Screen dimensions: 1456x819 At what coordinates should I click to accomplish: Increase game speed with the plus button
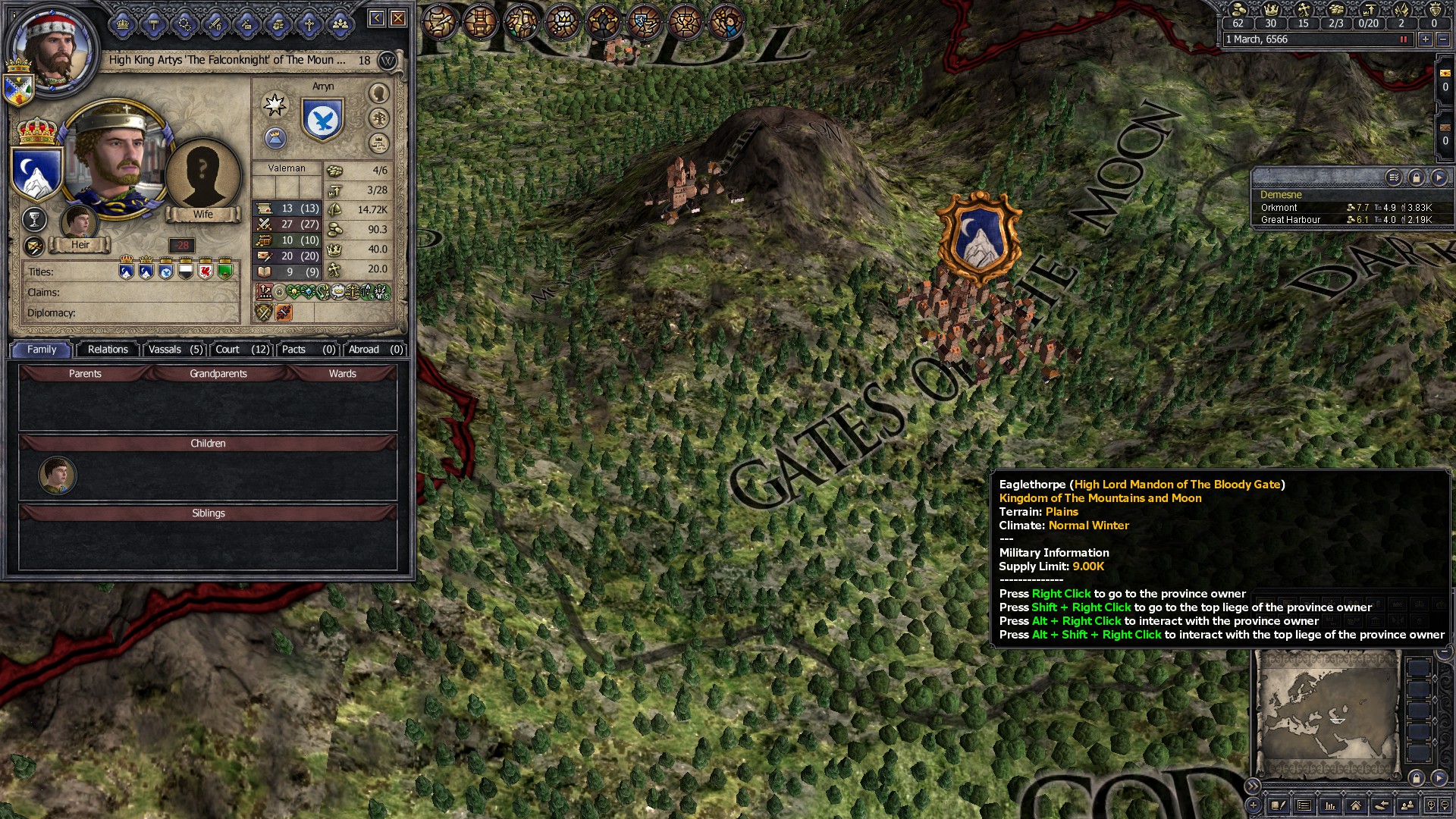pyautogui.click(x=1425, y=39)
